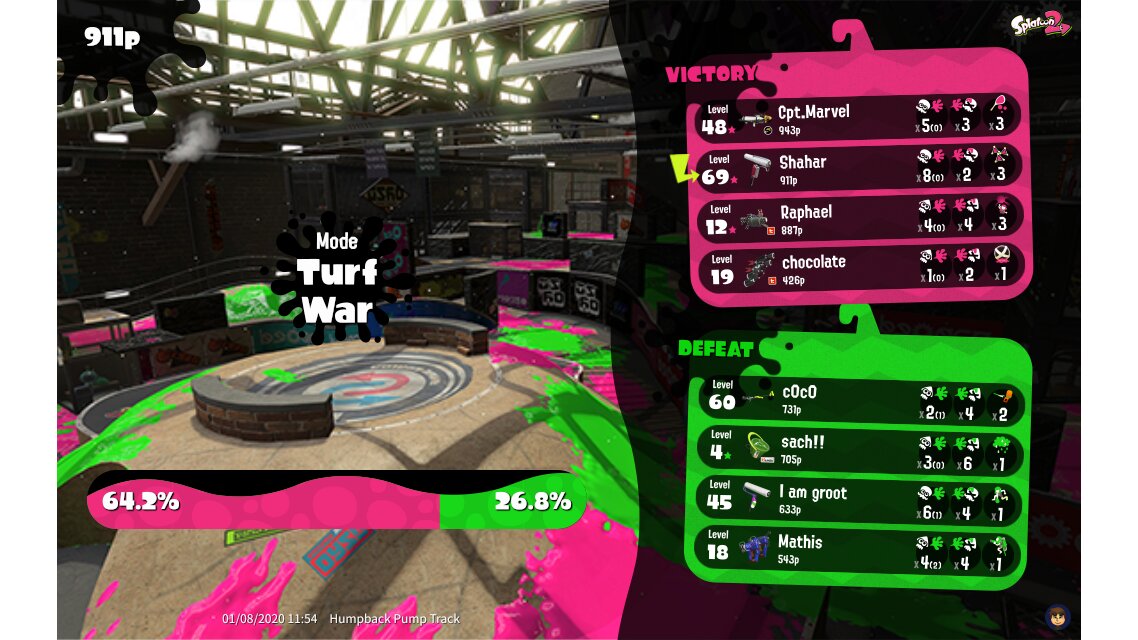The width and height of the screenshot is (1138, 640).
Task: Pick the I am groot row
Action: [x=860, y=498]
